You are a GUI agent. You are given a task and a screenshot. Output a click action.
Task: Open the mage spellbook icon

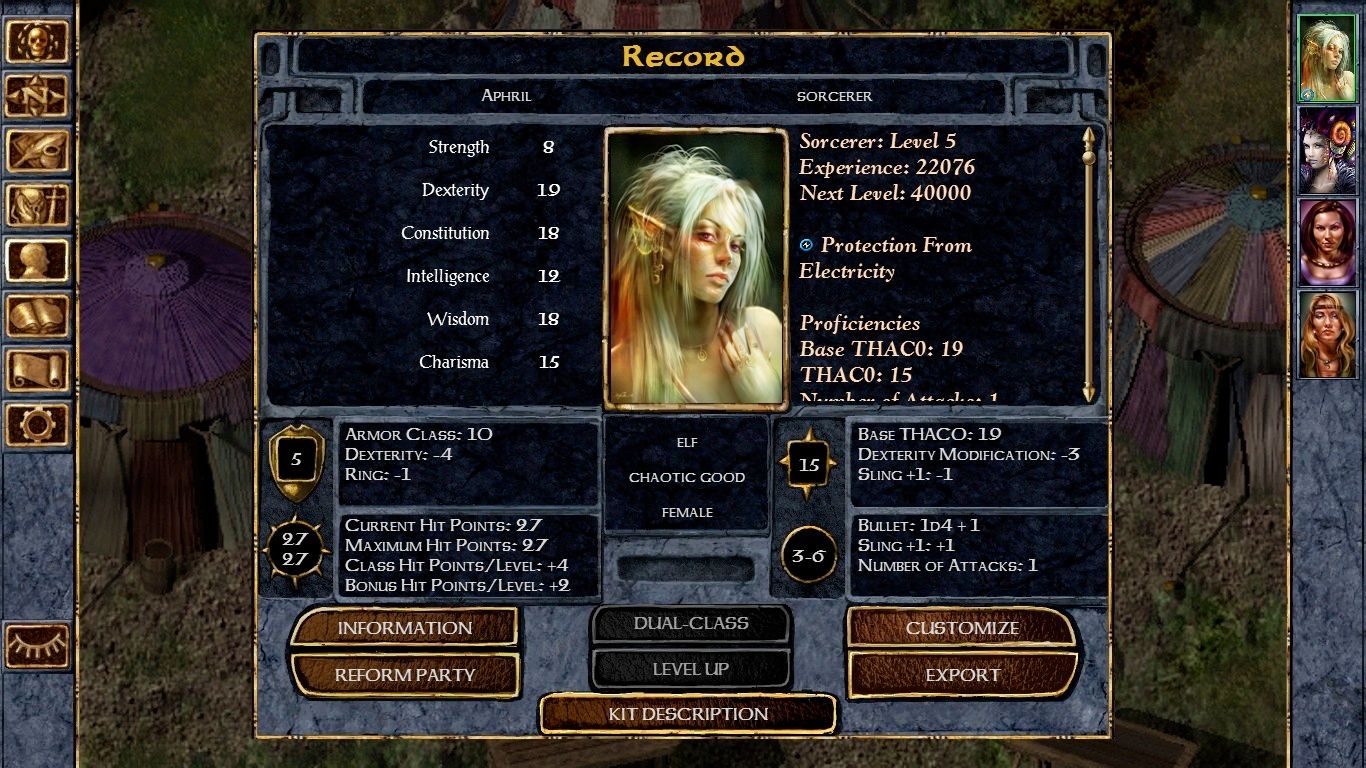(x=38, y=316)
